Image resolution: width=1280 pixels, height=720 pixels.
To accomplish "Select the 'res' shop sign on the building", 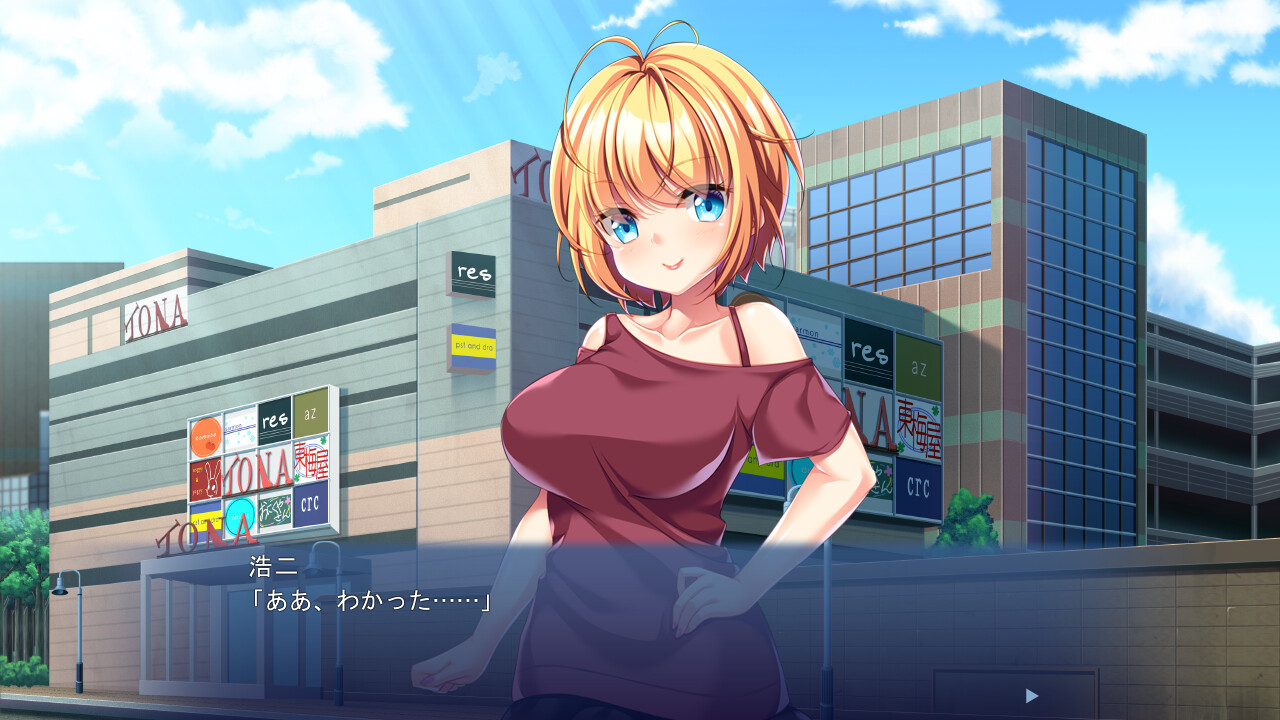I will click(471, 270).
